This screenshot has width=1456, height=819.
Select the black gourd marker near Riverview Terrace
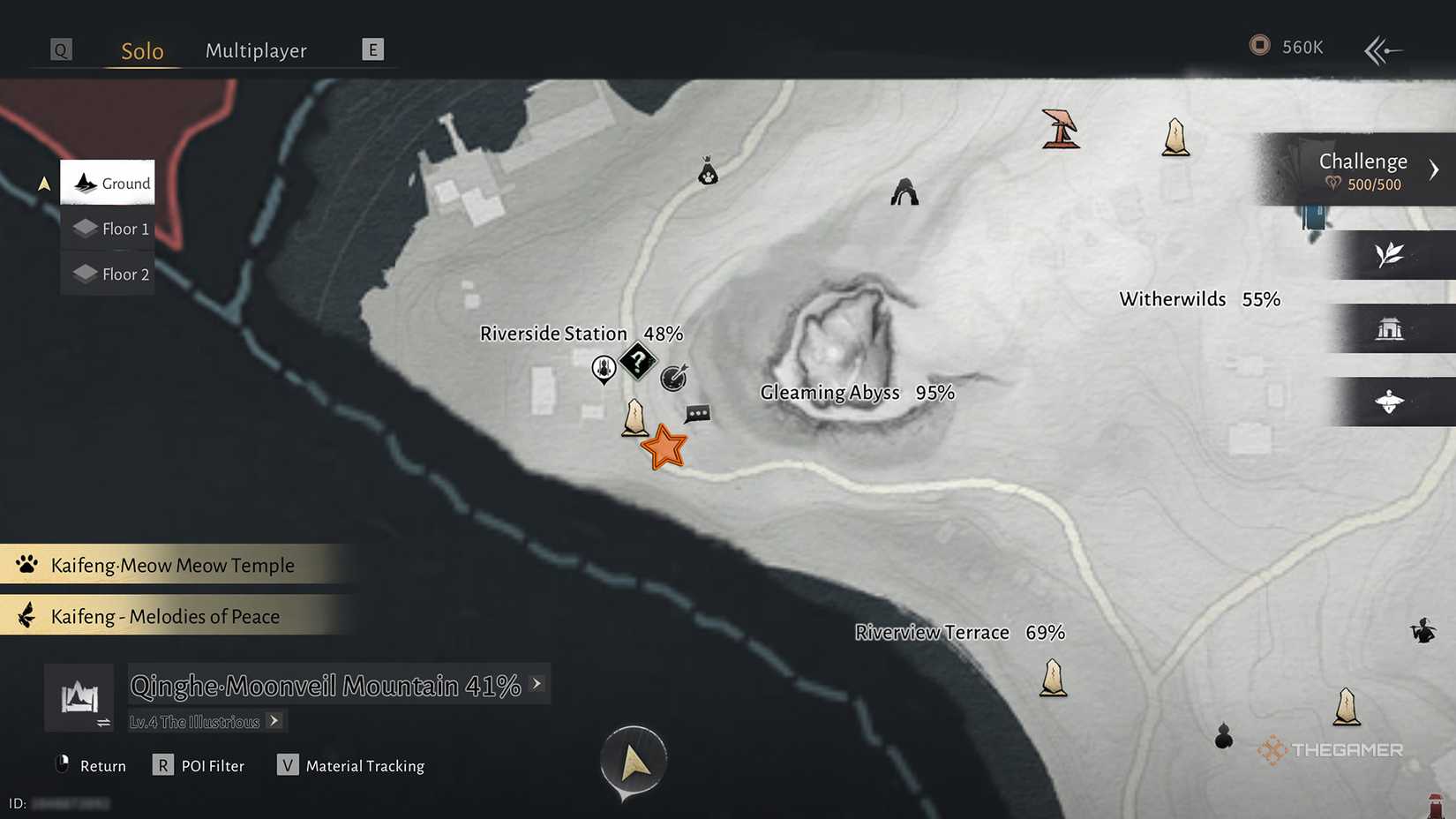point(1223,738)
